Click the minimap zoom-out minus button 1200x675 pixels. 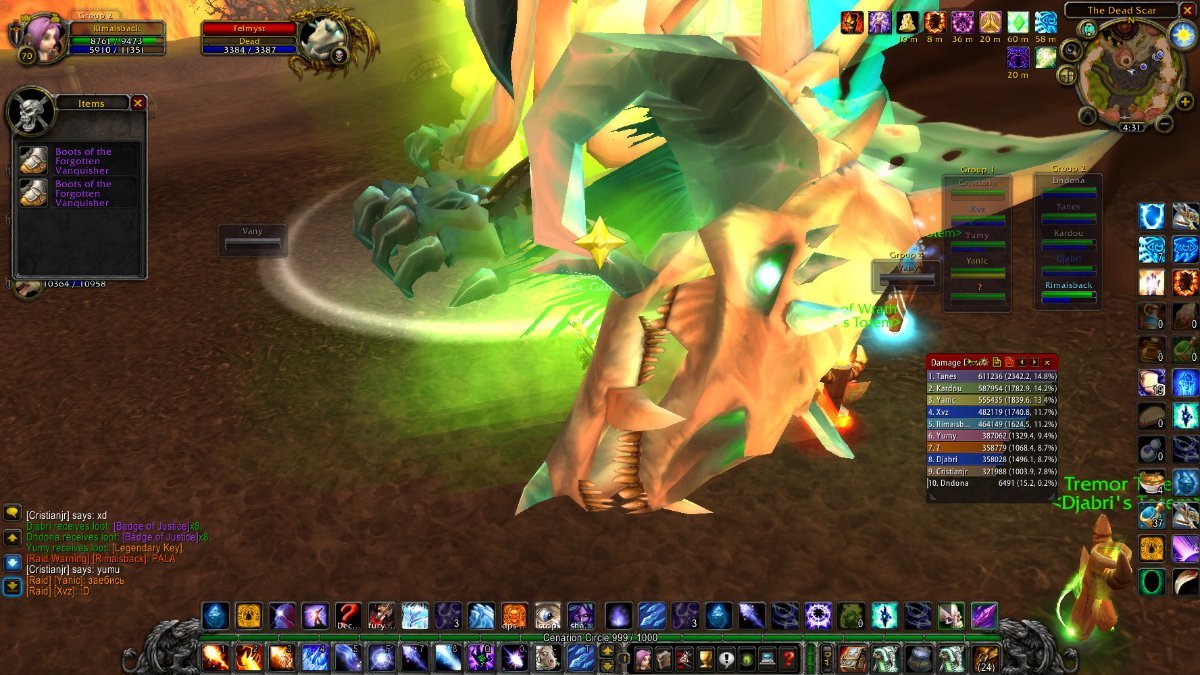[x=1164, y=124]
